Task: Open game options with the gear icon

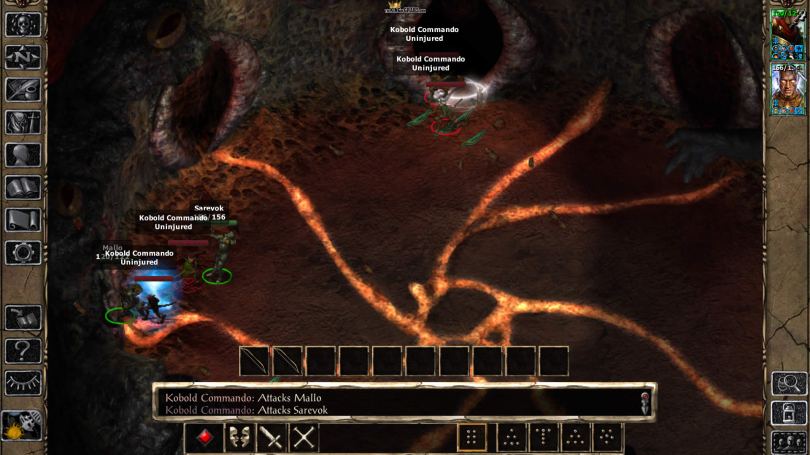Action: 22,252
